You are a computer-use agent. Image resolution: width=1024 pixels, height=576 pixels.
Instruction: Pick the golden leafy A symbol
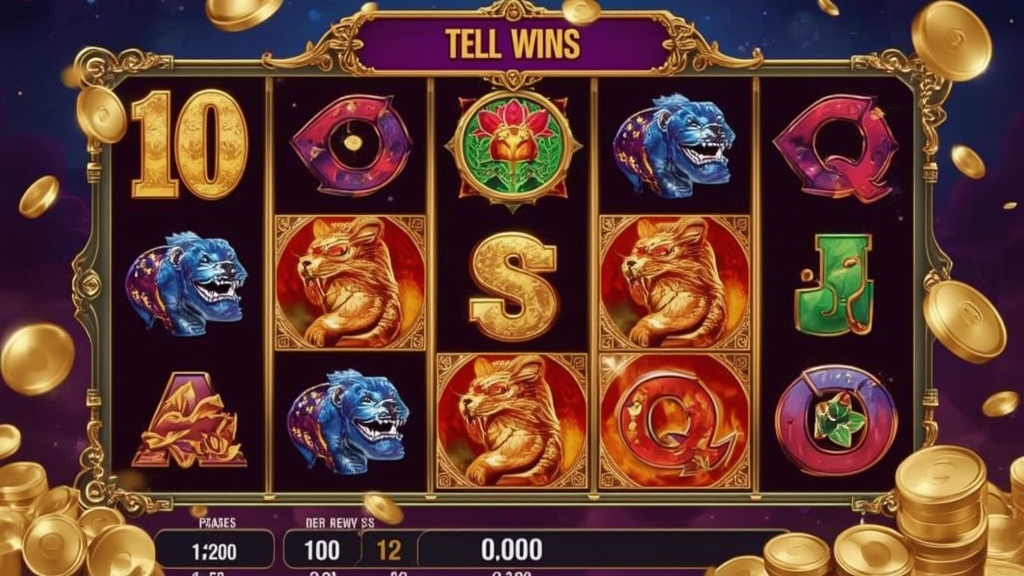tap(190, 421)
